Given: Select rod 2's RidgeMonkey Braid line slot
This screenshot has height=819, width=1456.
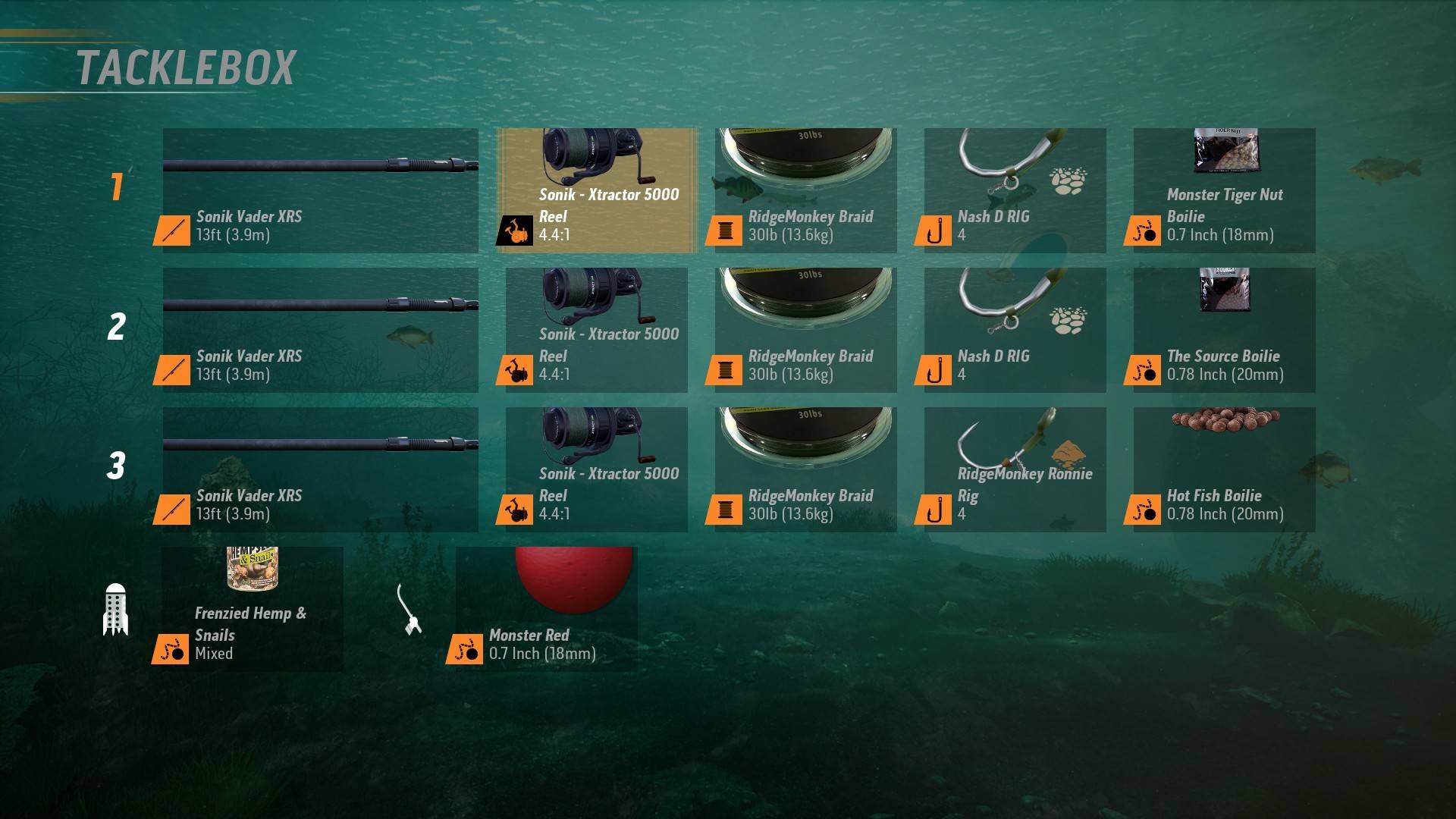Looking at the screenshot, I should click(x=805, y=330).
